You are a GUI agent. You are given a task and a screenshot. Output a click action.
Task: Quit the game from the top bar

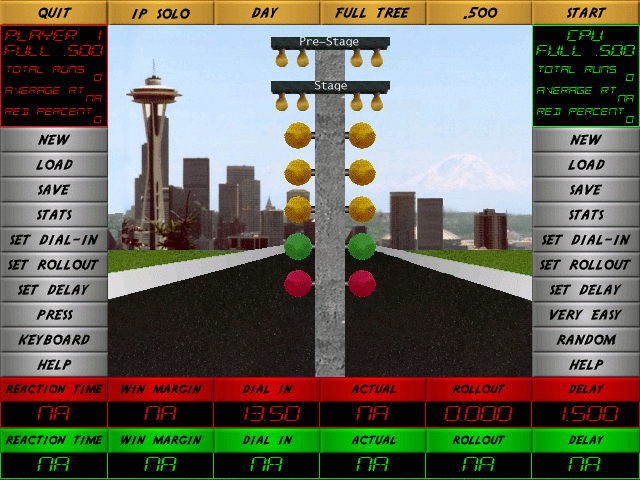53,13
